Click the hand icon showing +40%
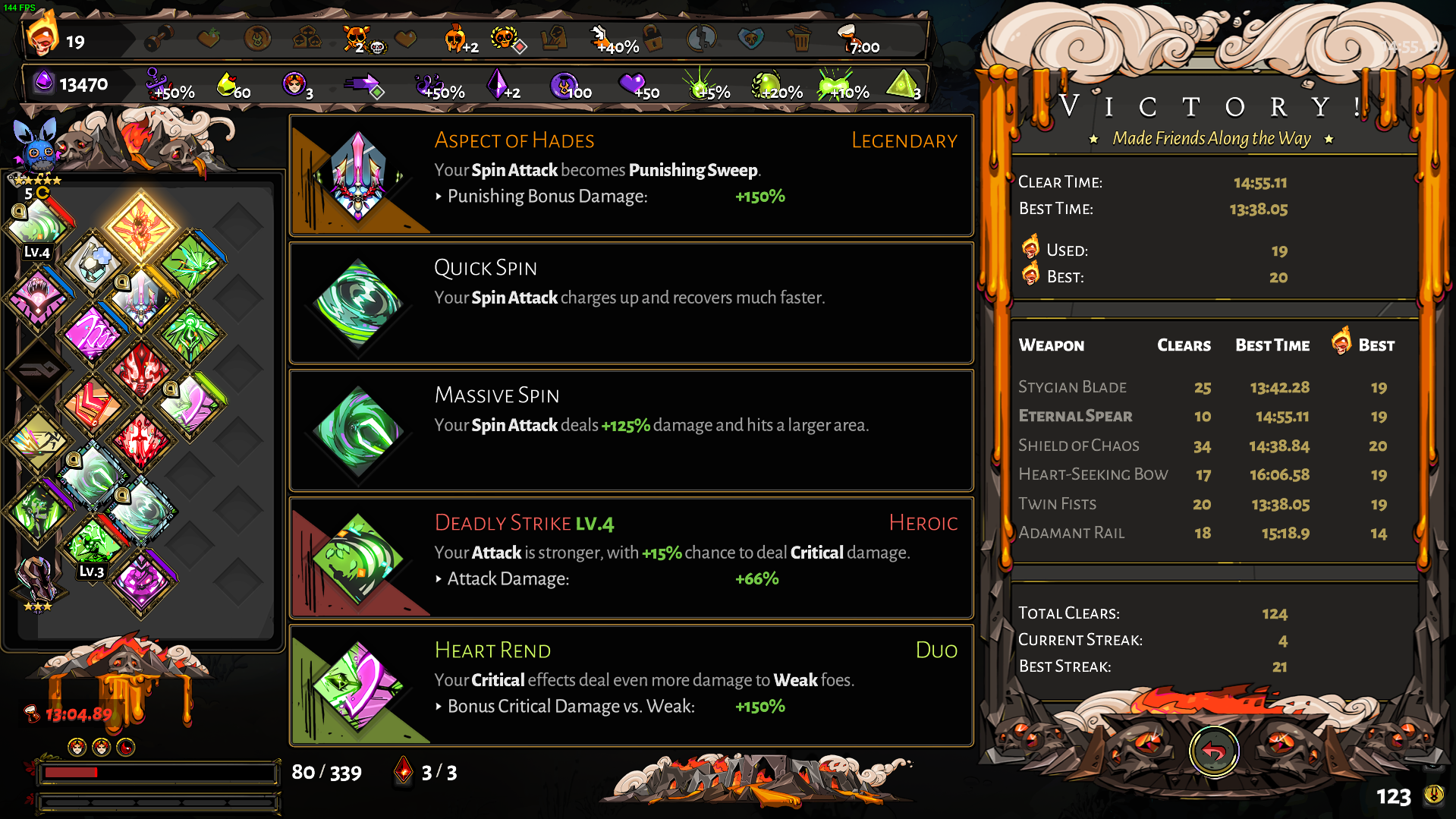The width and height of the screenshot is (1456, 819). tap(599, 34)
